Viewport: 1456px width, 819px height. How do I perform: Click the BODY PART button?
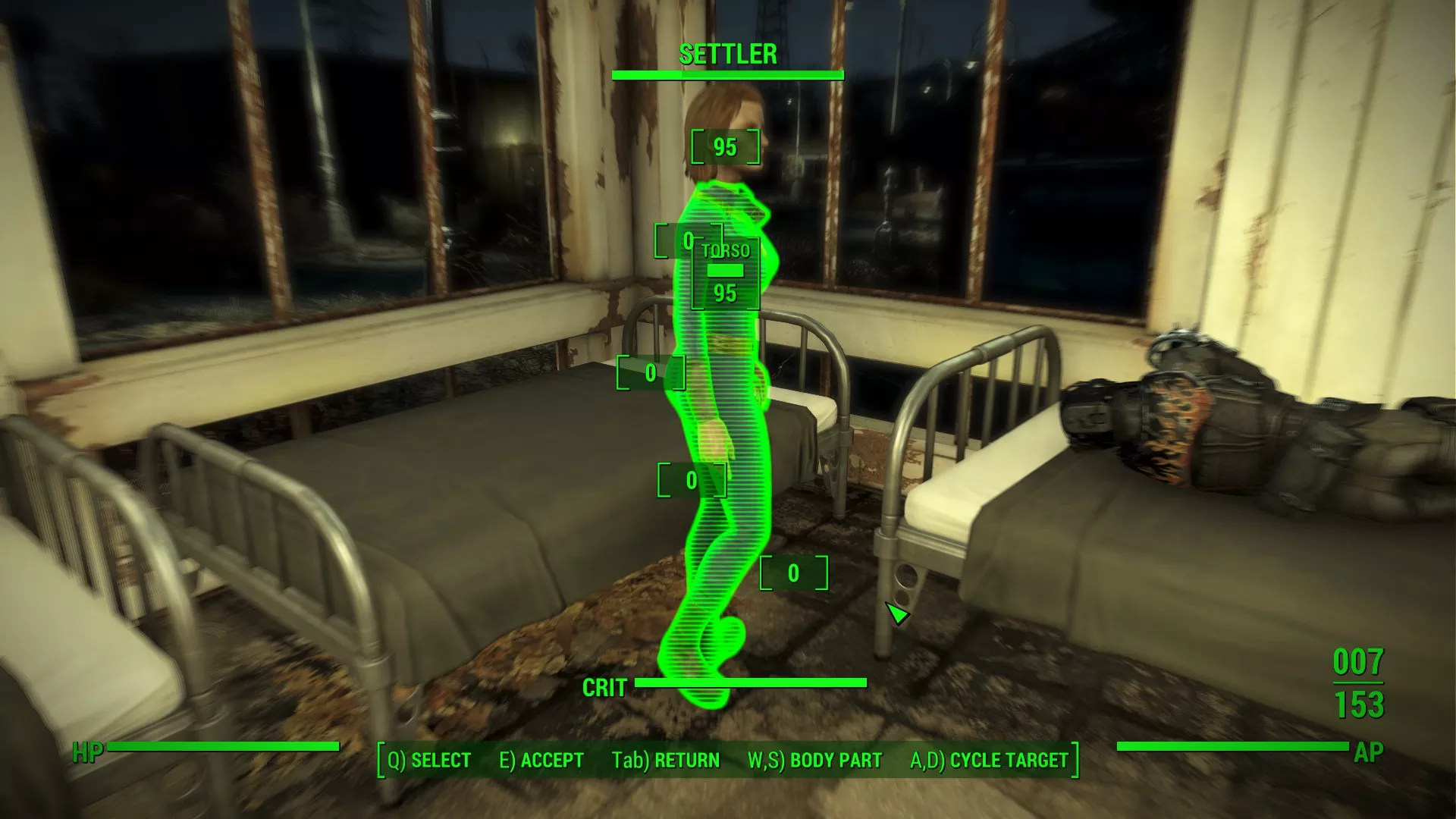(x=814, y=760)
